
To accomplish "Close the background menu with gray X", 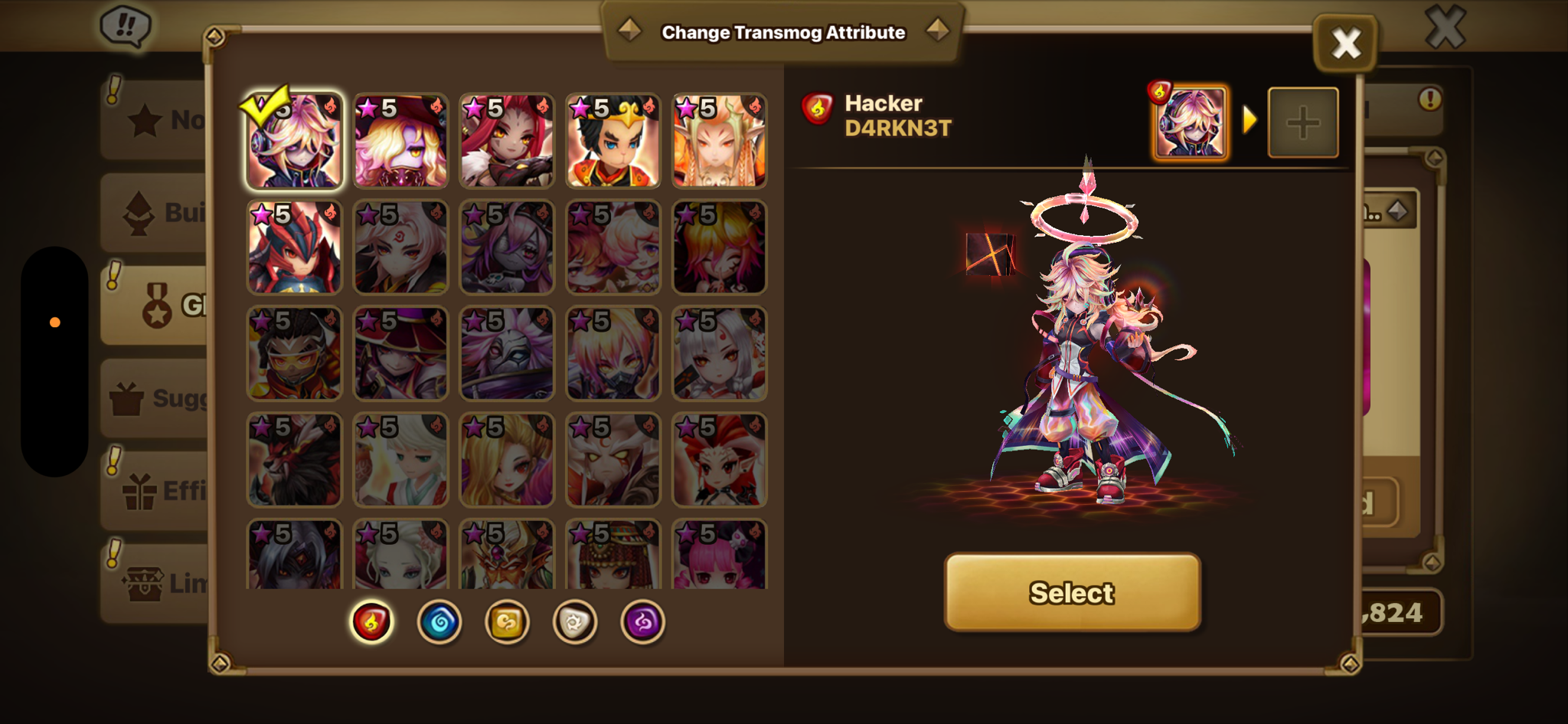I will pyautogui.click(x=1445, y=28).
